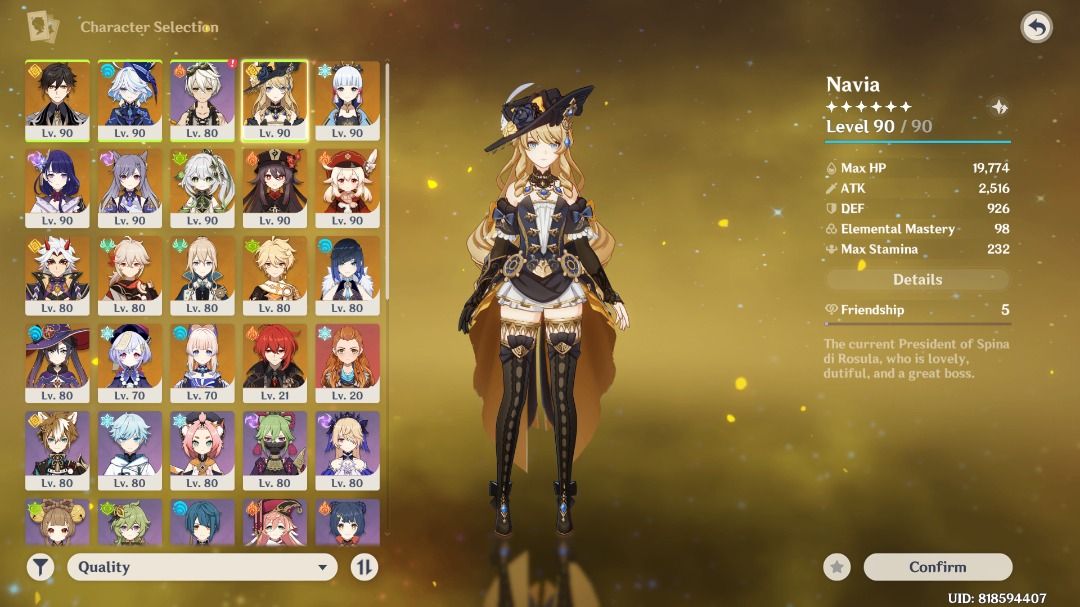Select the Raiden Shogun portrait

[x=57, y=187]
